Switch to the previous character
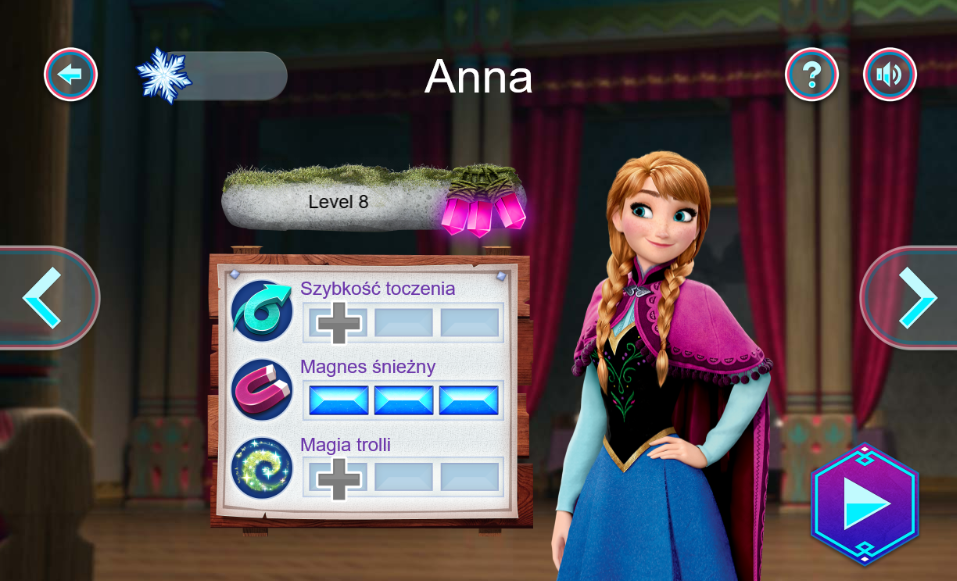 [x=45, y=297]
